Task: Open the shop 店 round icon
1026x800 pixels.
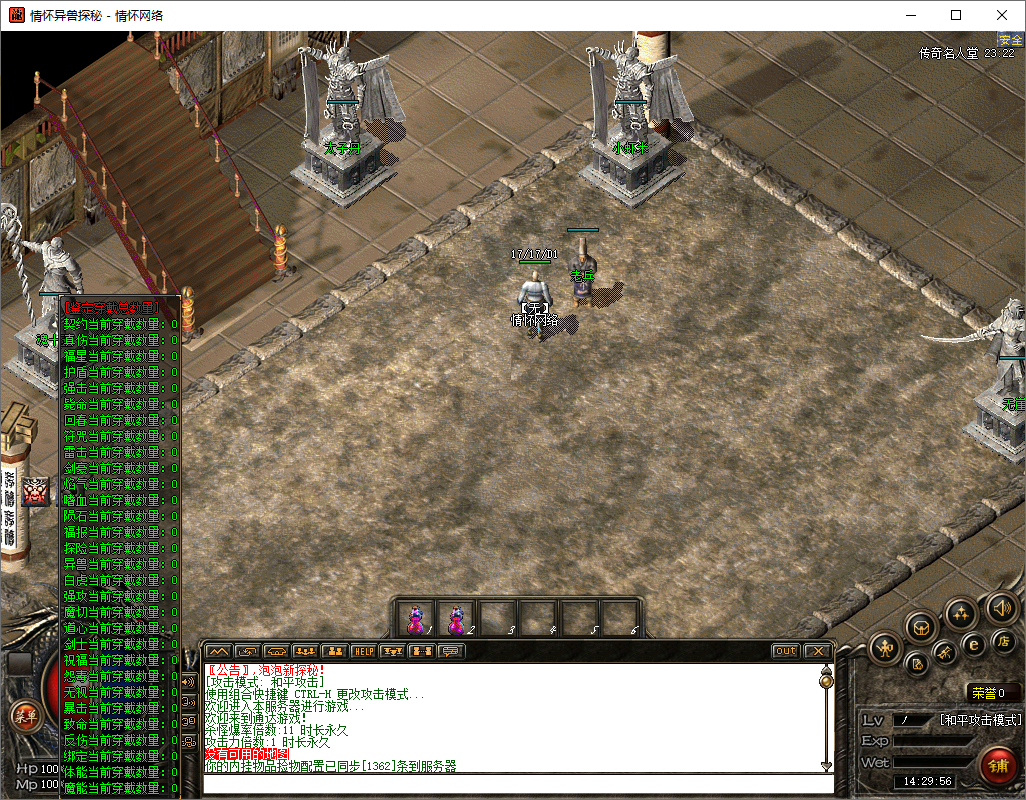Action: (x=1003, y=640)
